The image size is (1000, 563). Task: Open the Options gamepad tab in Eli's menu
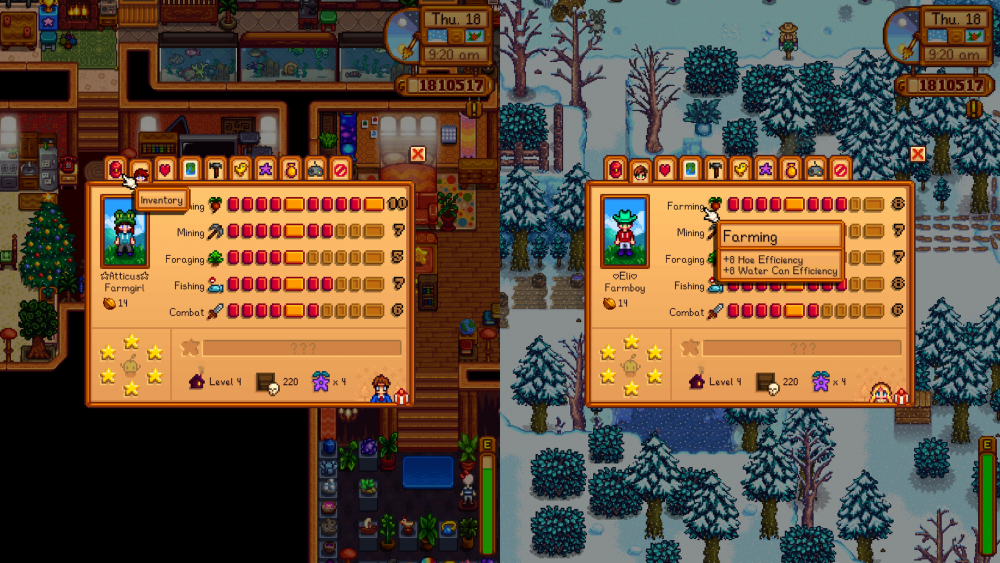pos(815,169)
